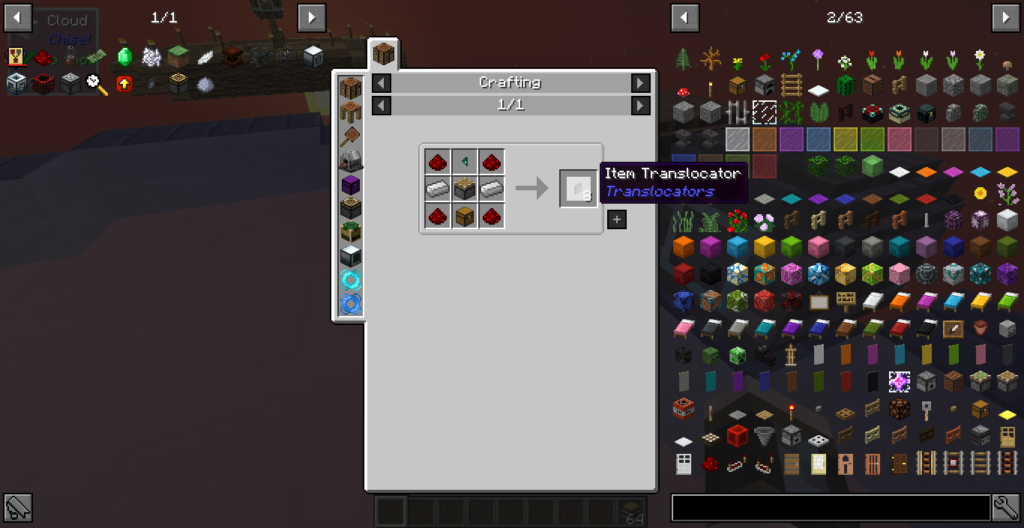Pick the magnifying glass bookmark item
Image resolution: width=1024 pixels, height=528 pixels.
pos(97,84)
